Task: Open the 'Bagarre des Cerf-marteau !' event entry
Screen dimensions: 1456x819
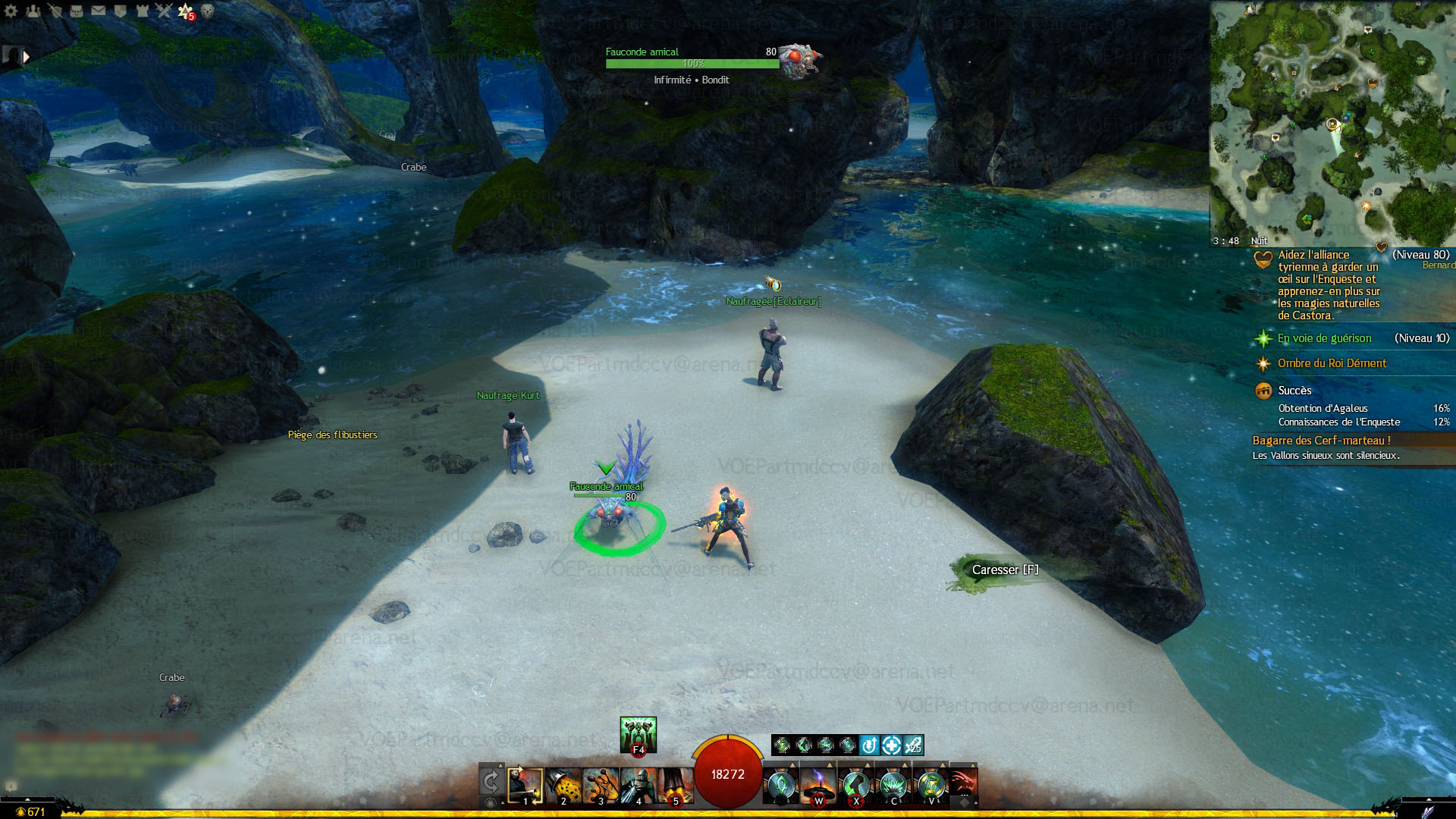Action: pos(1321,441)
